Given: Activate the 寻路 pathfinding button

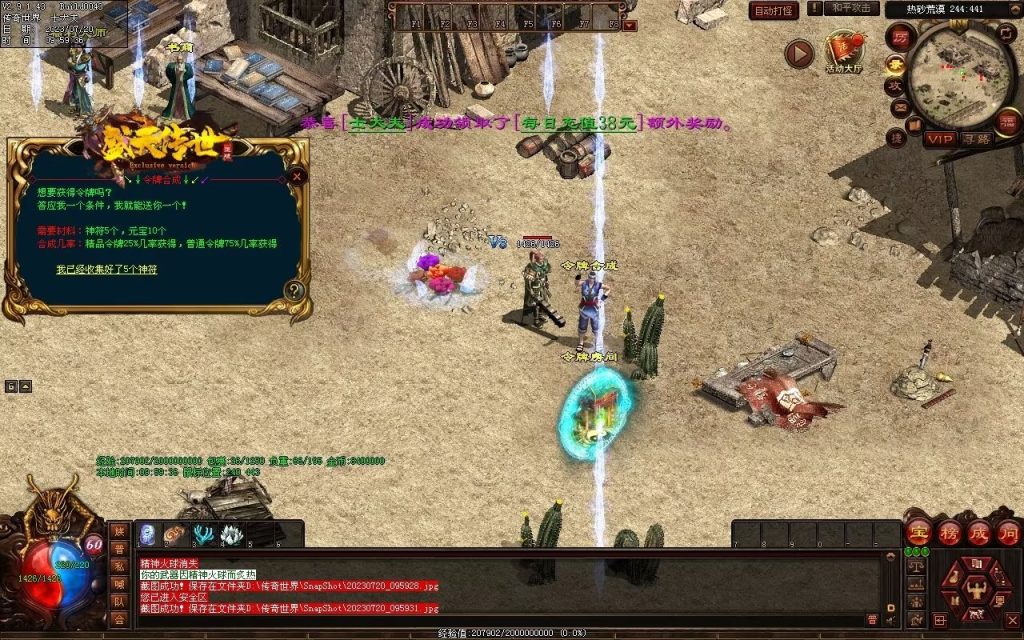Looking at the screenshot, I should click(x=976, y=139).
